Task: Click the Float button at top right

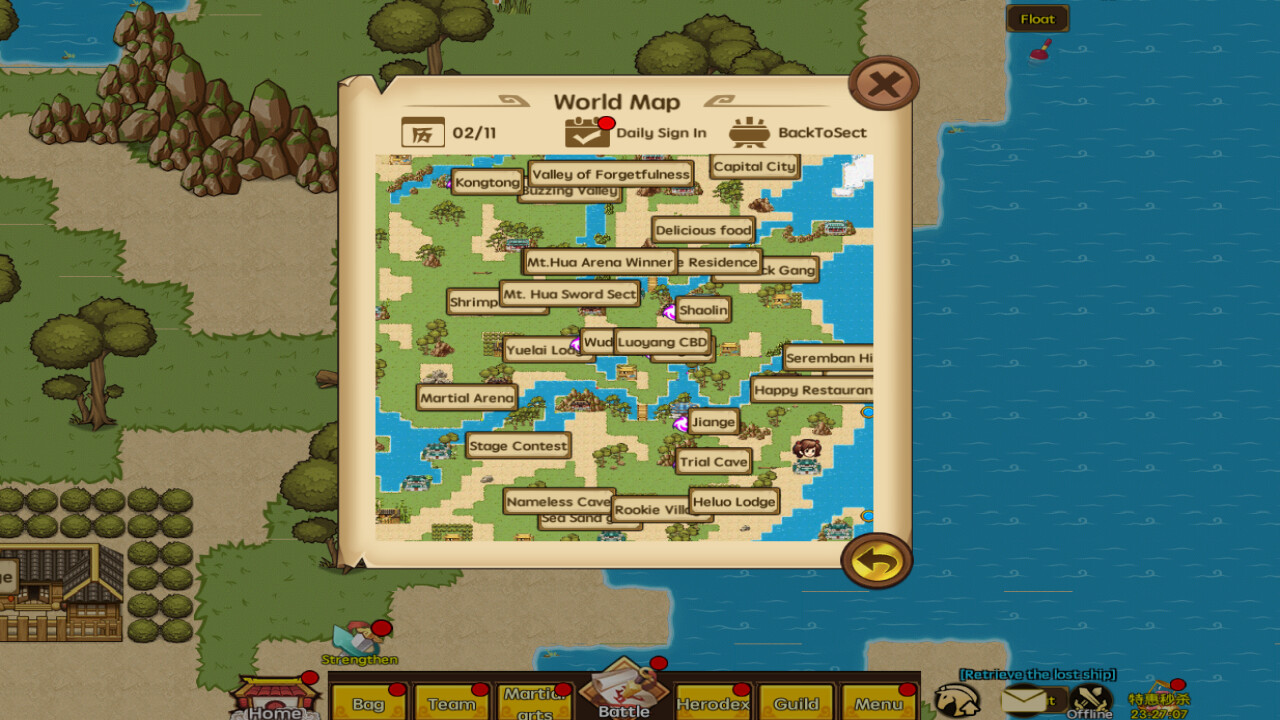Action: coord(1037,18)
